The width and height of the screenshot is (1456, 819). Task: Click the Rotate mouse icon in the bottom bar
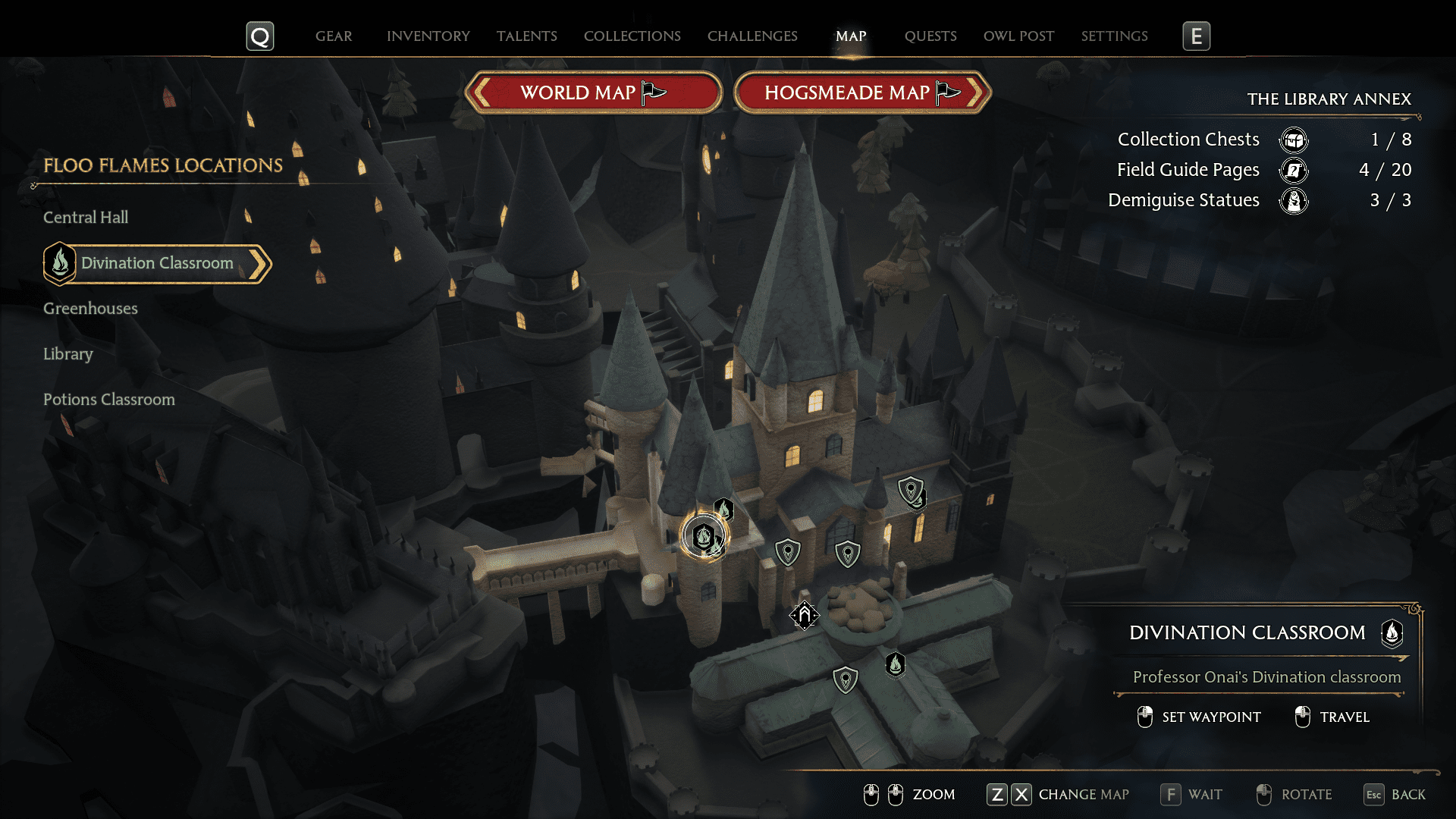(x=1263, y=795)
